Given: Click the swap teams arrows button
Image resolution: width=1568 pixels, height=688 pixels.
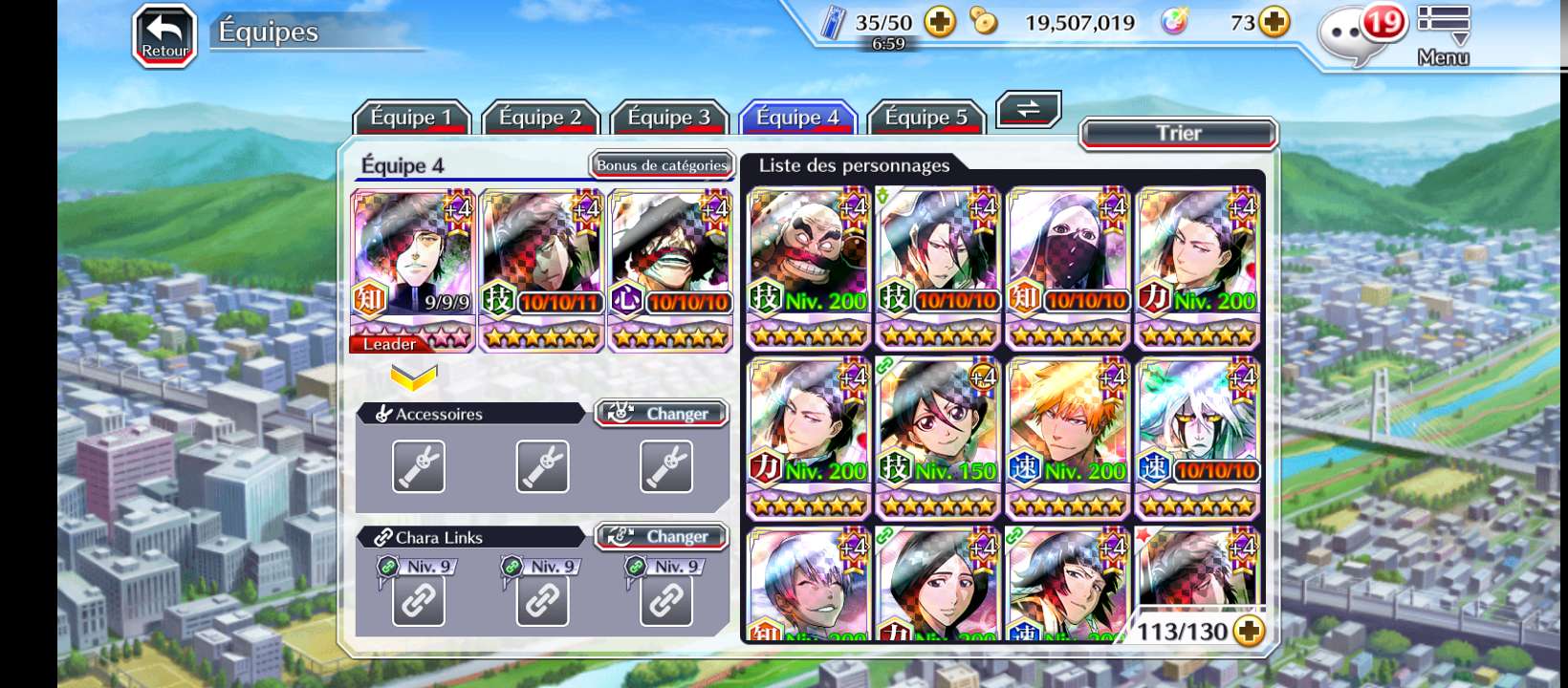Looking at the screenshot, I should coord(1029,109).
